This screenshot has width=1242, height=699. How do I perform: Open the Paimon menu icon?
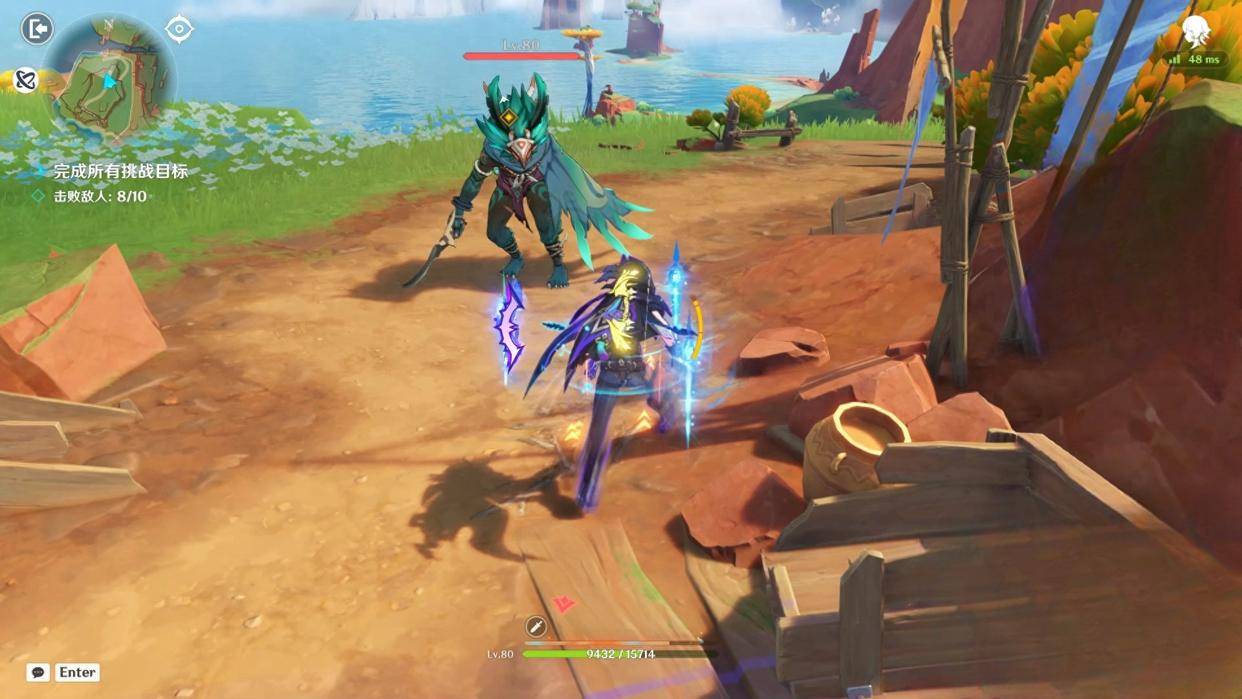click(x=1197, y=33)
